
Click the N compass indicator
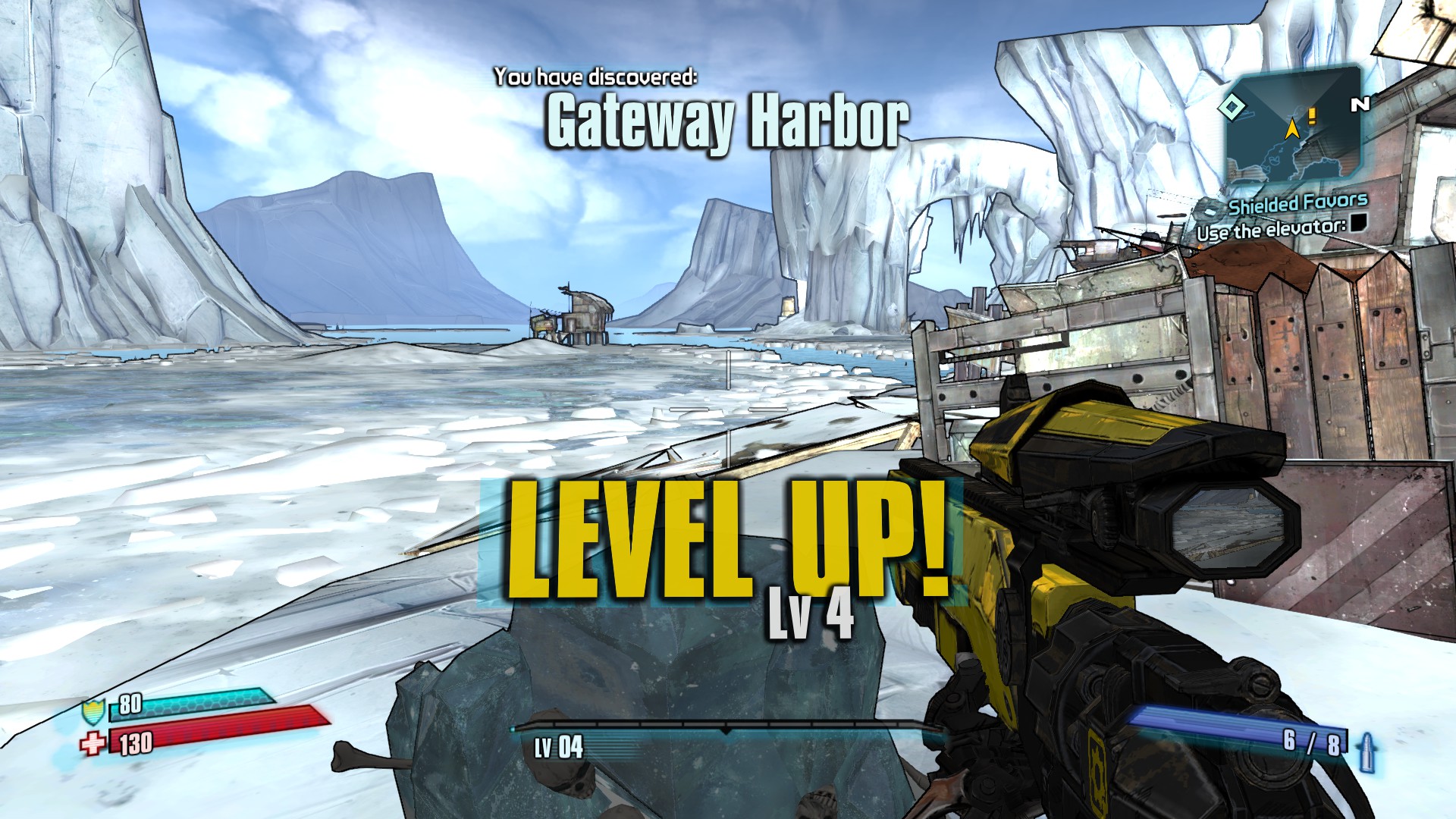(x=1360, y=105)
